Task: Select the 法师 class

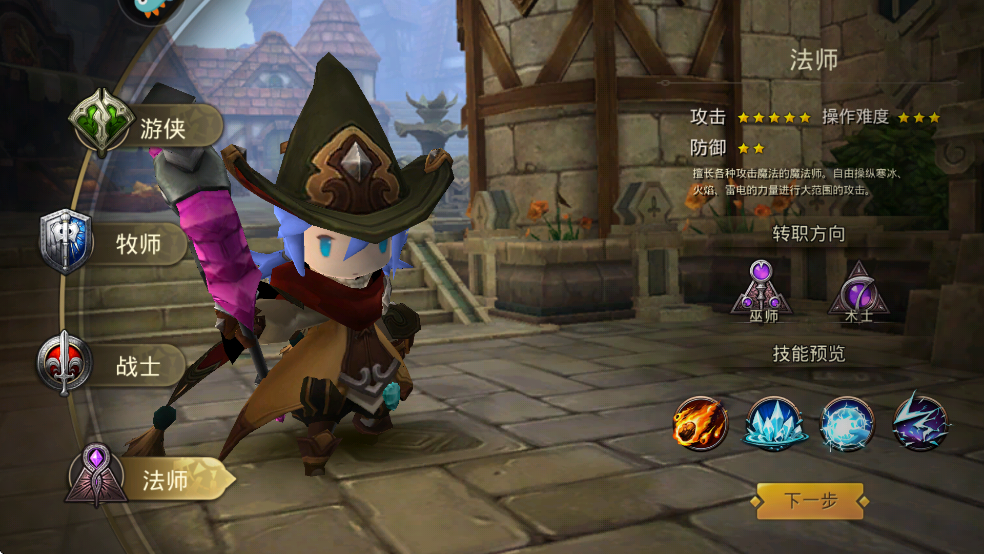Action: [145, 480]
